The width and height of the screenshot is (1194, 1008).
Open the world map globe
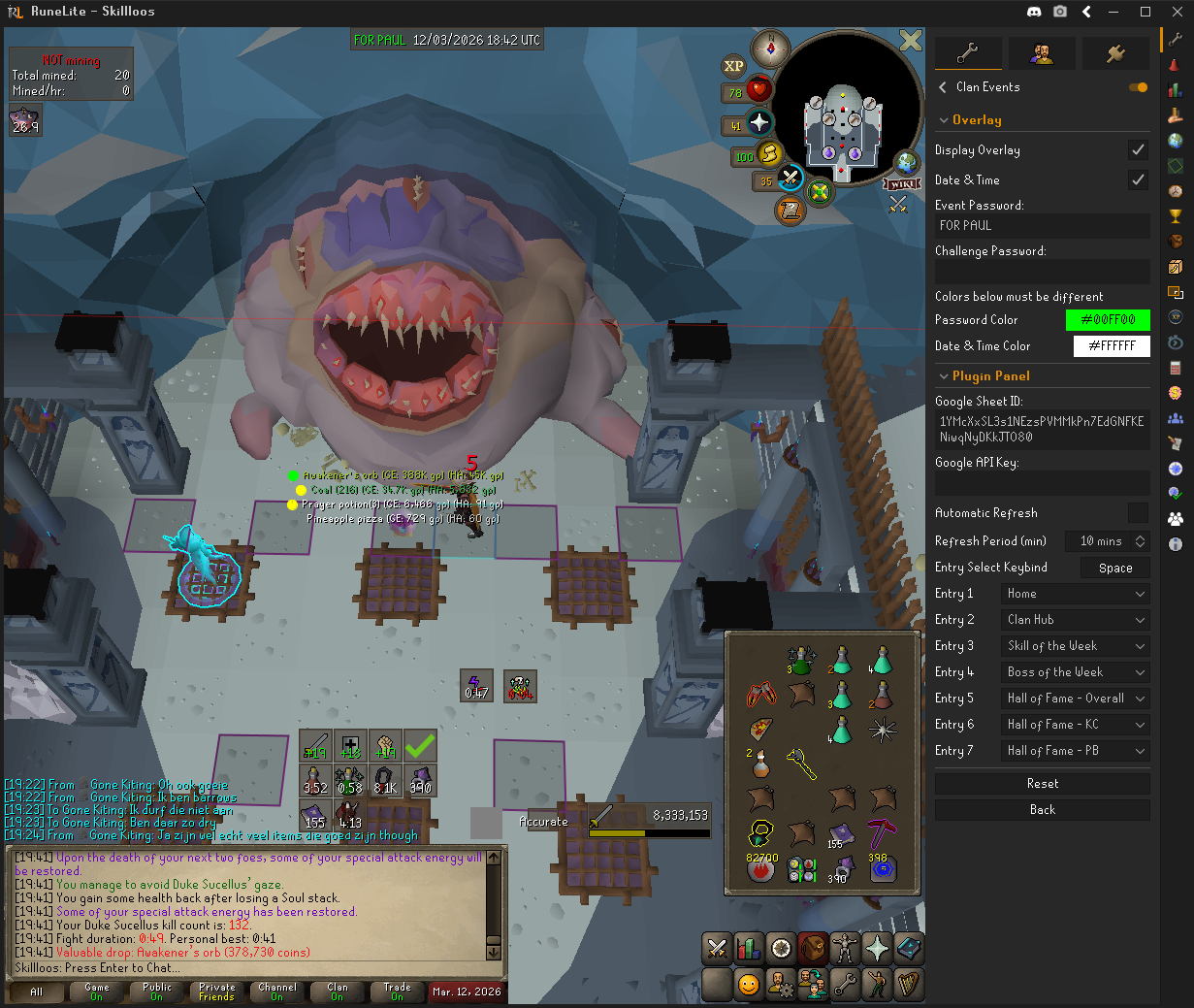point(906,162)
